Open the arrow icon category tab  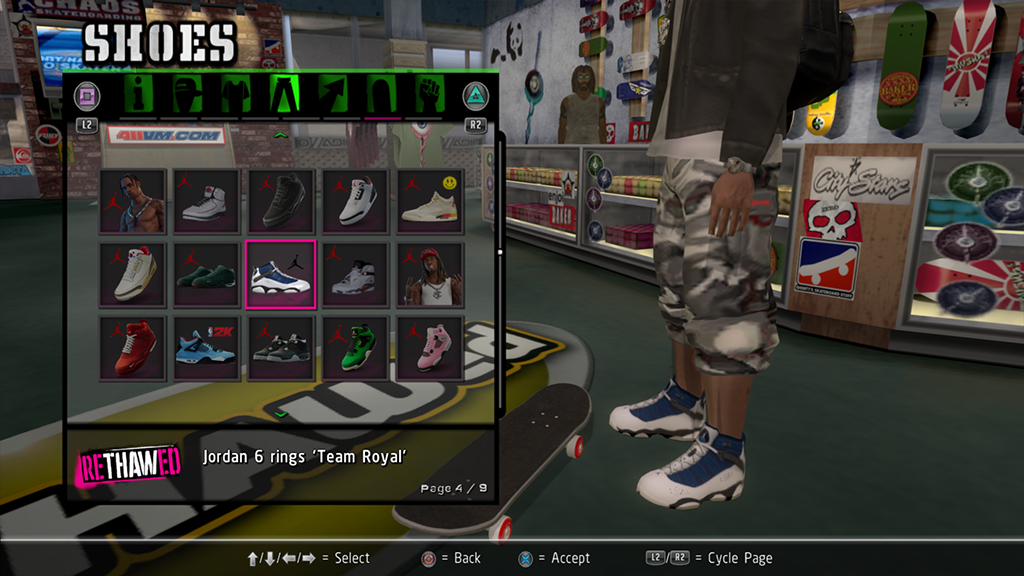331,96
